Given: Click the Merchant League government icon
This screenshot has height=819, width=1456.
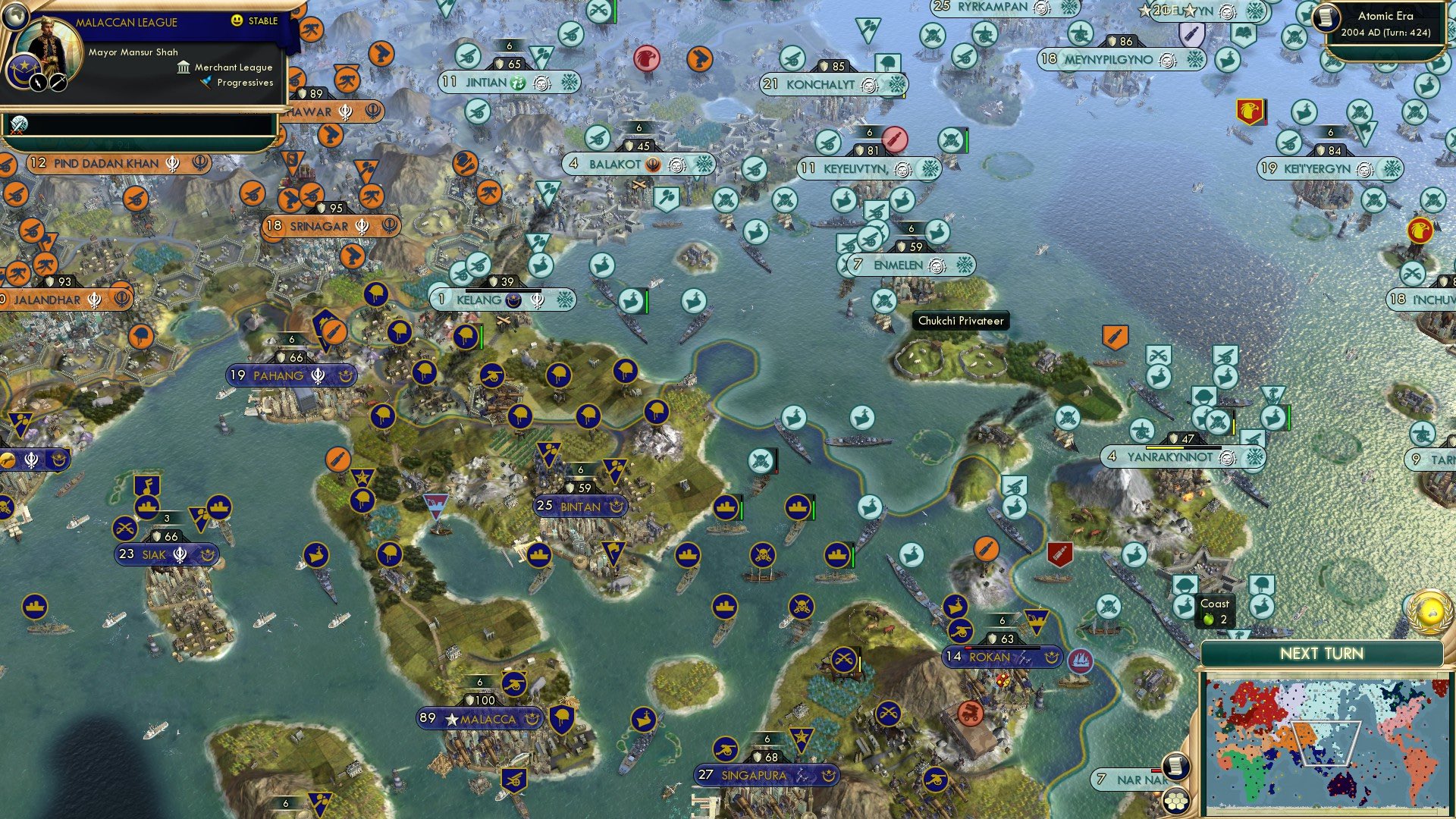Looking at the screenshot, I should (x=182, y=67).
